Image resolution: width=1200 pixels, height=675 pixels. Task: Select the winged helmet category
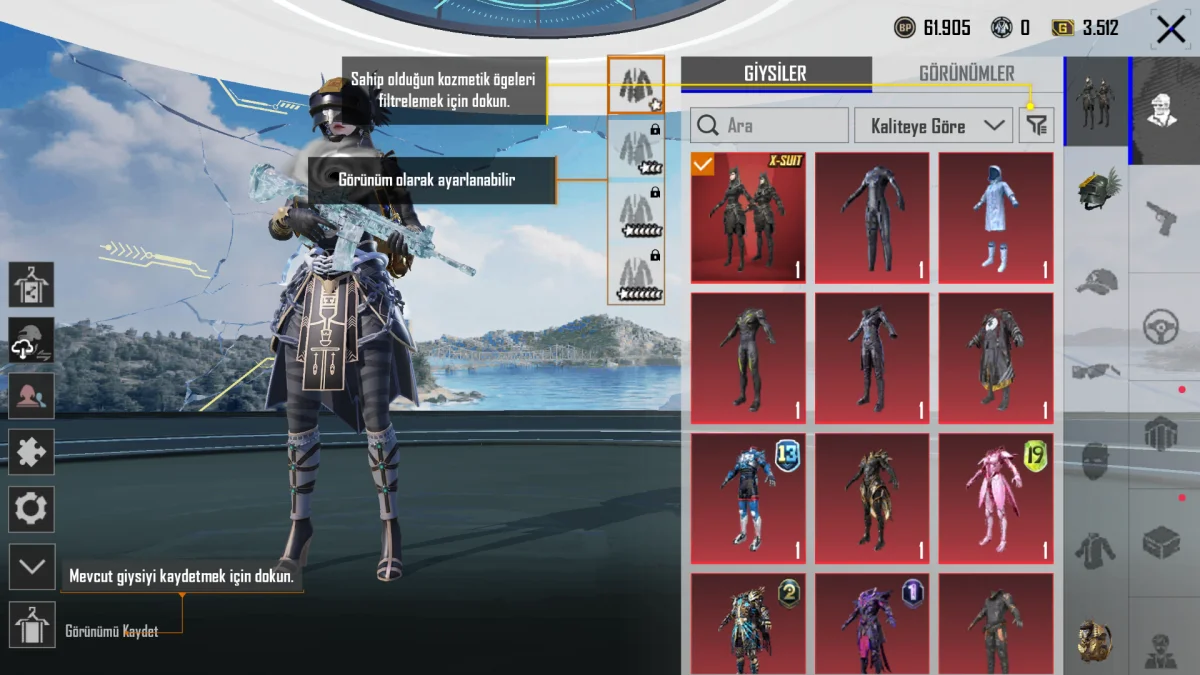click(x=1097, y=187)
